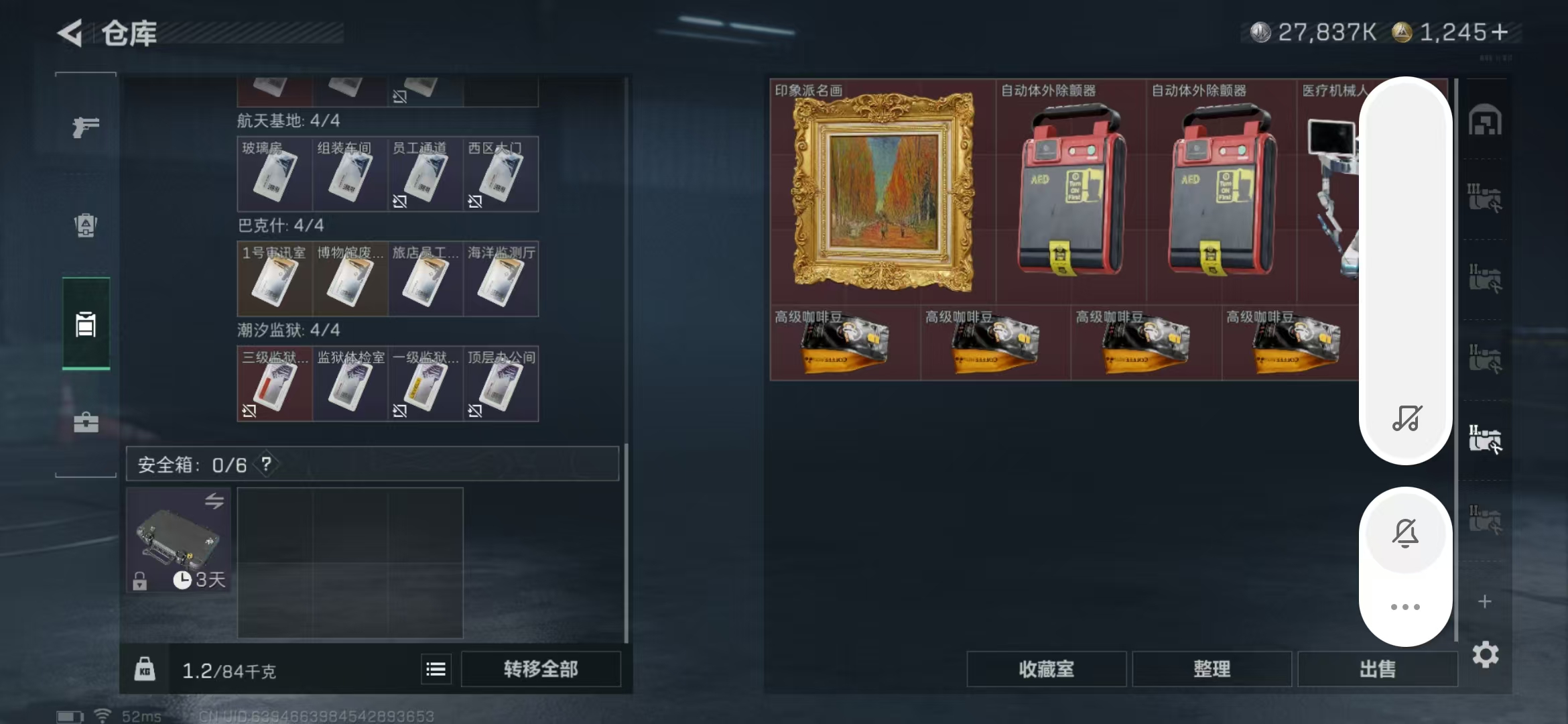
Task: Open the briefcase panel at bottom left
Action: point(85,423)
